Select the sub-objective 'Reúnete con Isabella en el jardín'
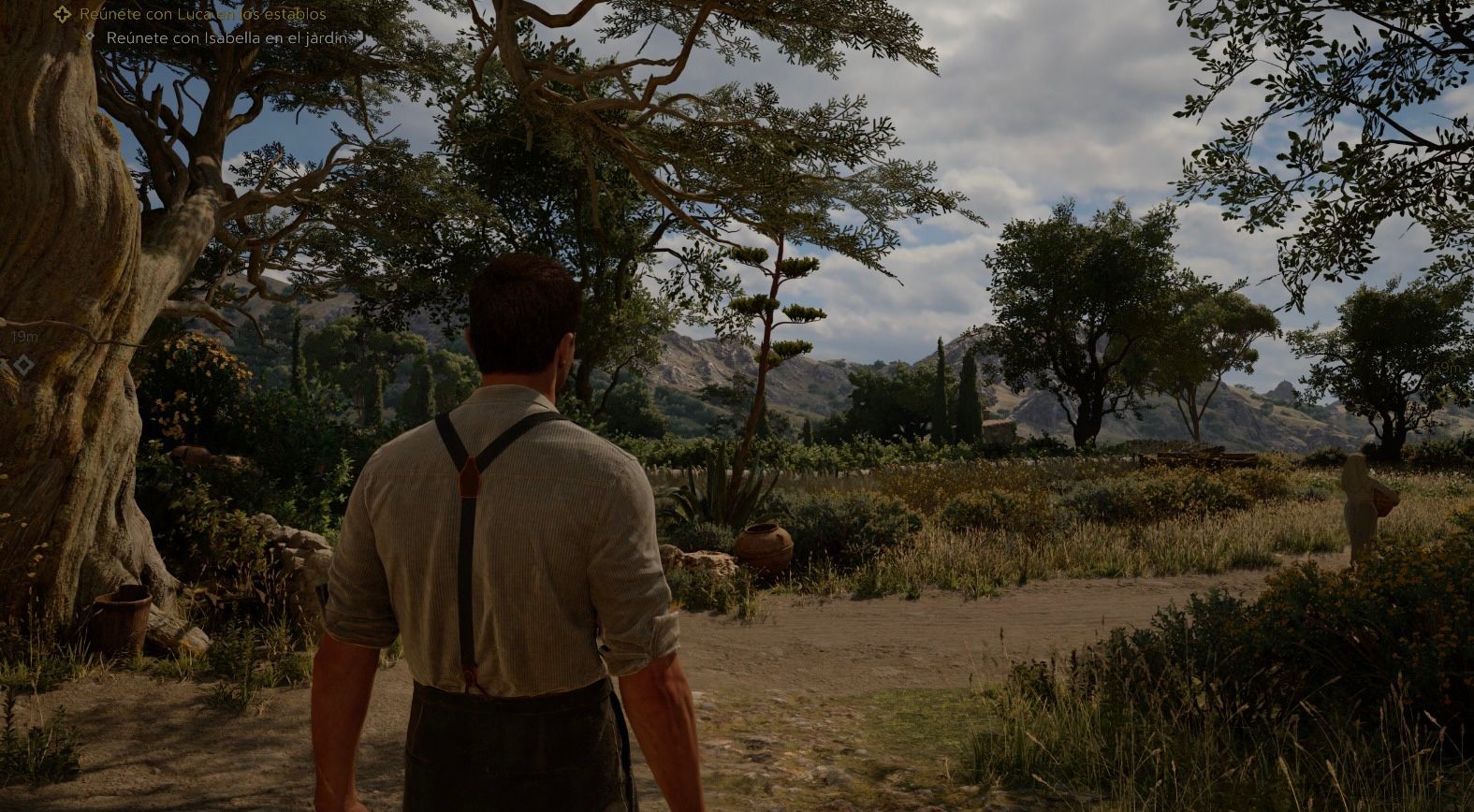 (226, 38)
